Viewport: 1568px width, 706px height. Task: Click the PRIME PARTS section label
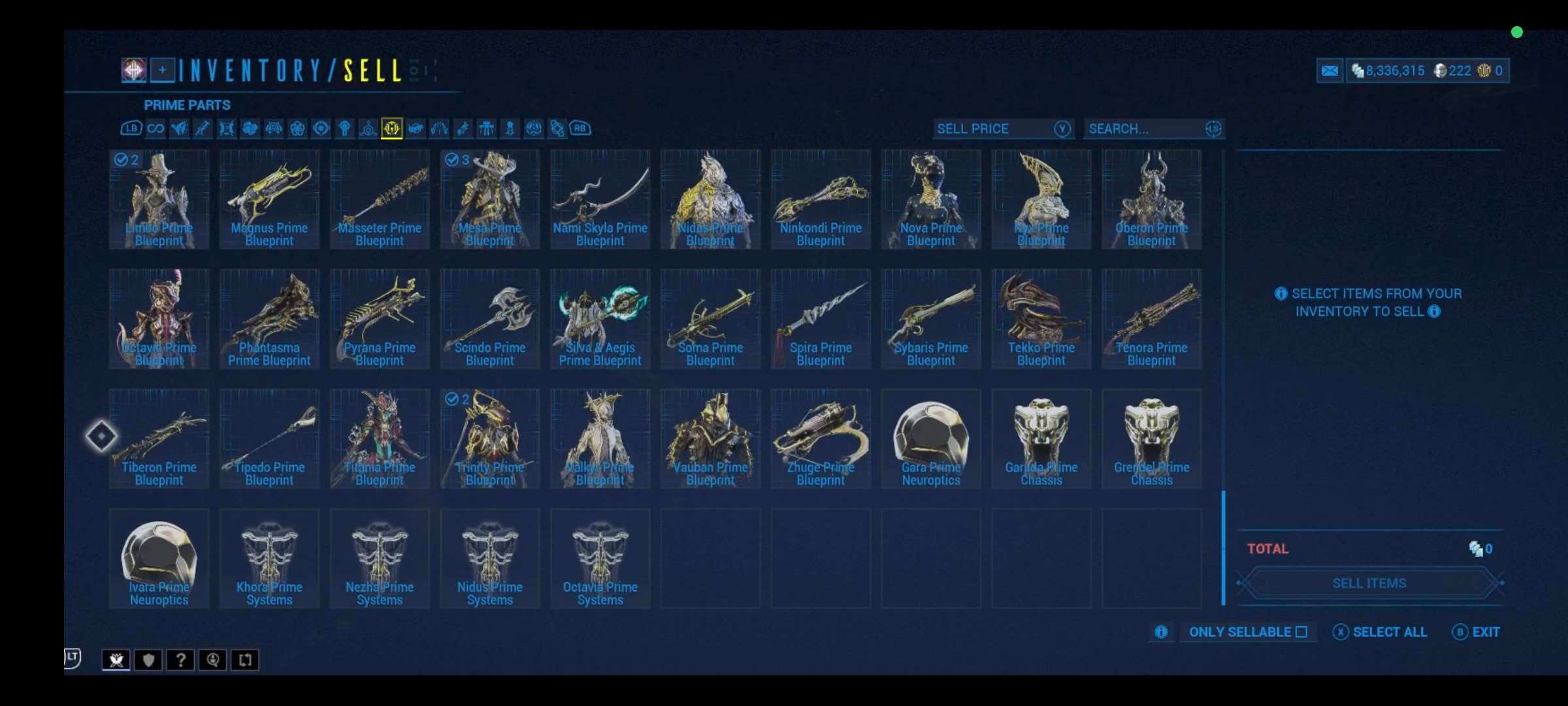[x=187, y=105]
